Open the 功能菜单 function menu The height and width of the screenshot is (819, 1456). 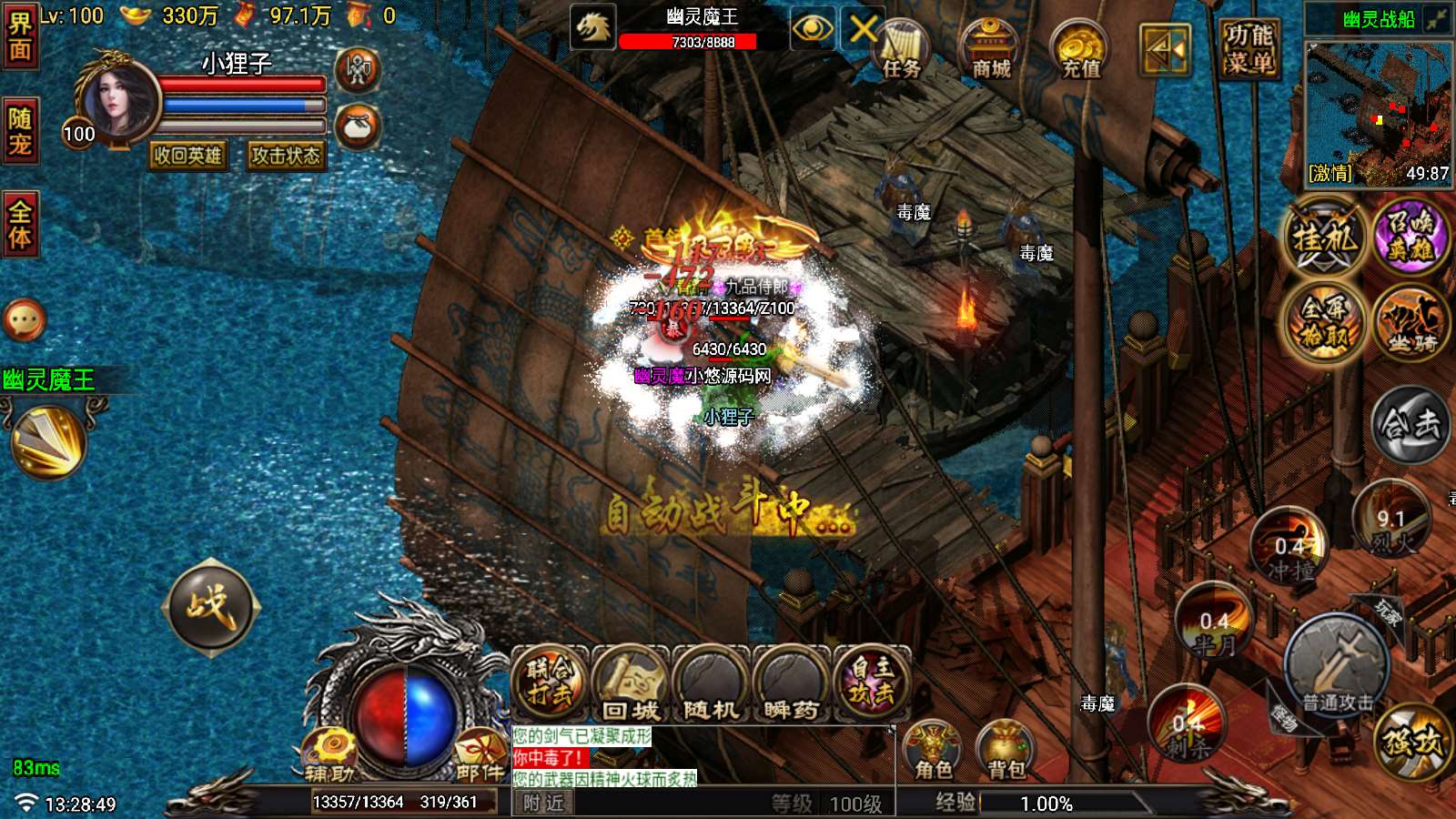tap(1249, 49)
